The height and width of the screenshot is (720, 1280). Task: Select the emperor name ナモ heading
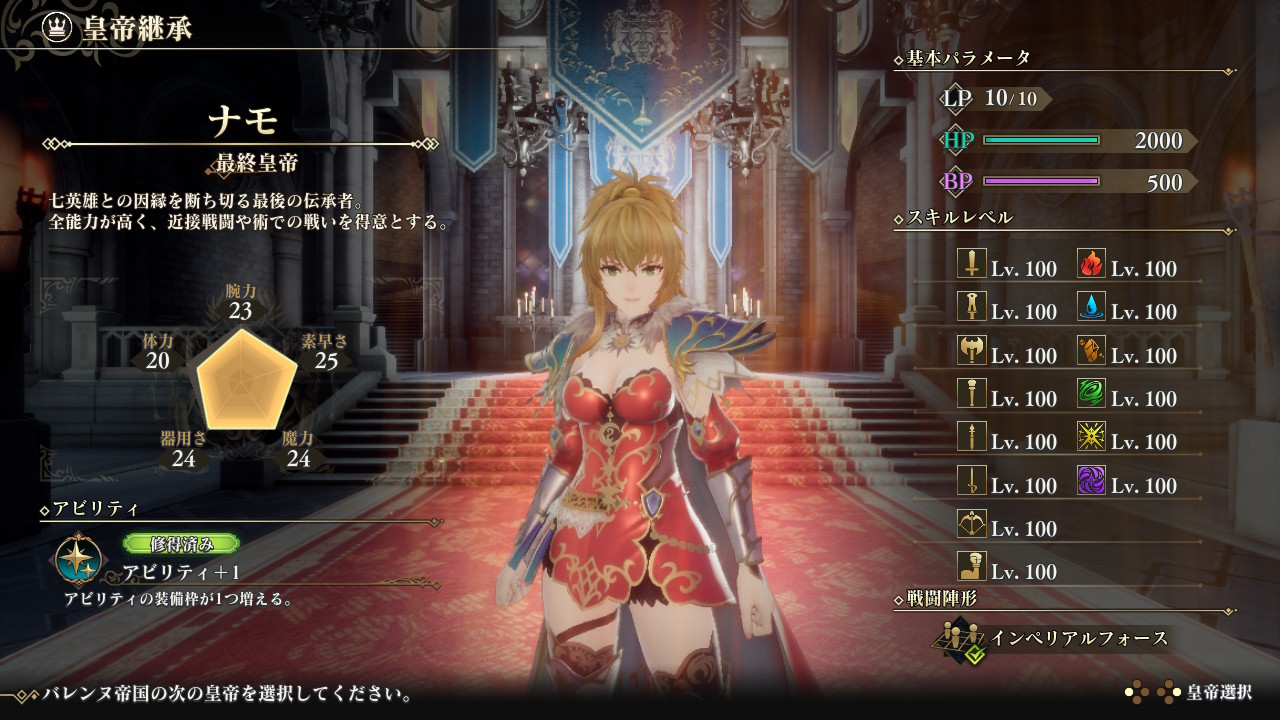242,122
